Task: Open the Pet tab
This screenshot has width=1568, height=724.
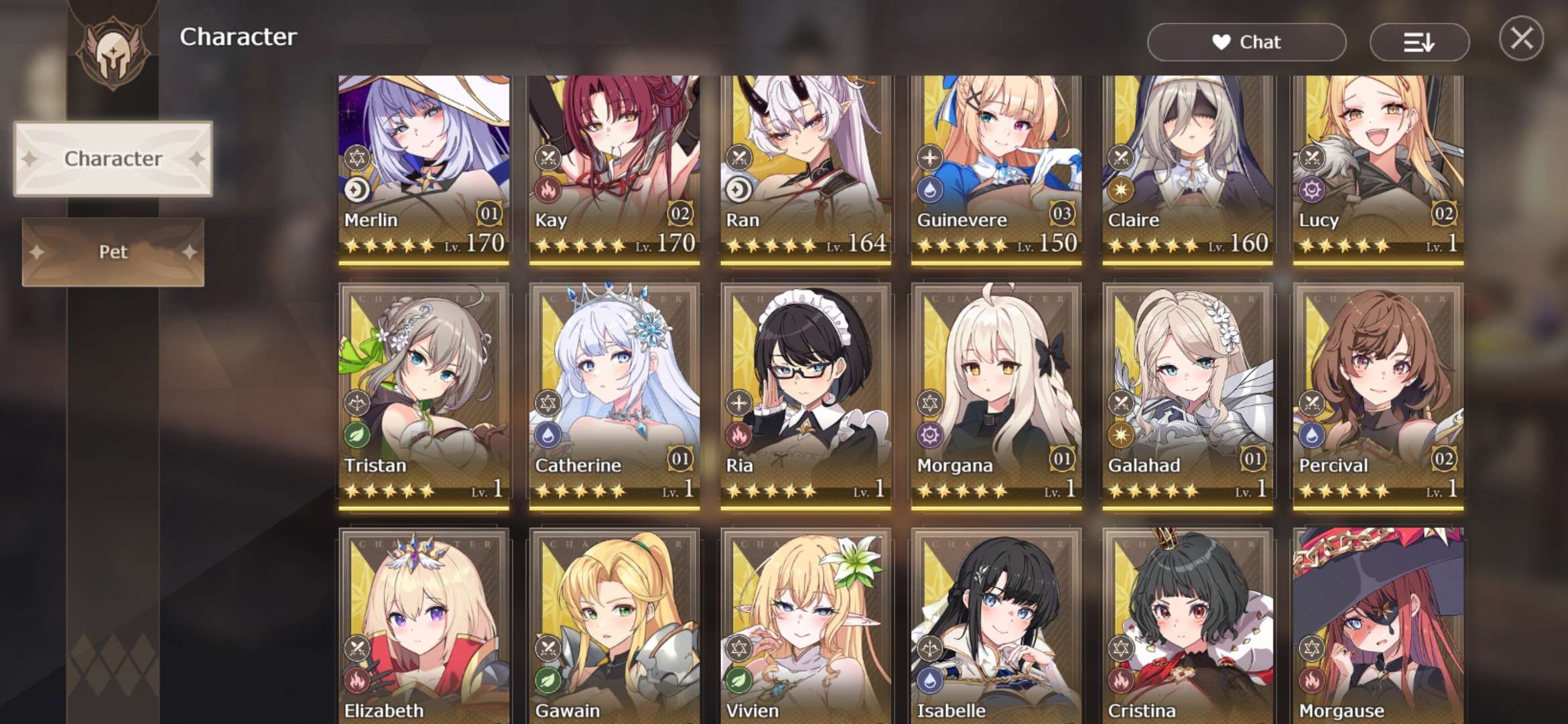Action: pos(113,252)
